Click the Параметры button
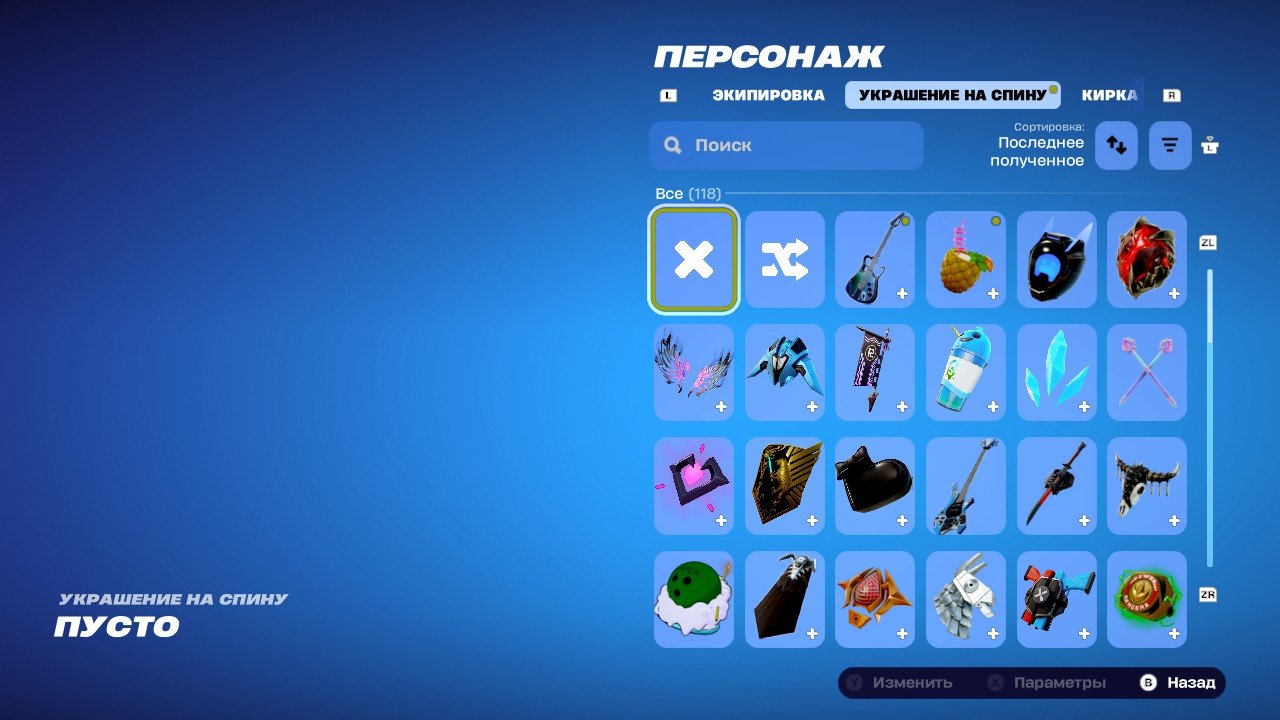Viewport: 1280px width, 720px height. 1047,682
